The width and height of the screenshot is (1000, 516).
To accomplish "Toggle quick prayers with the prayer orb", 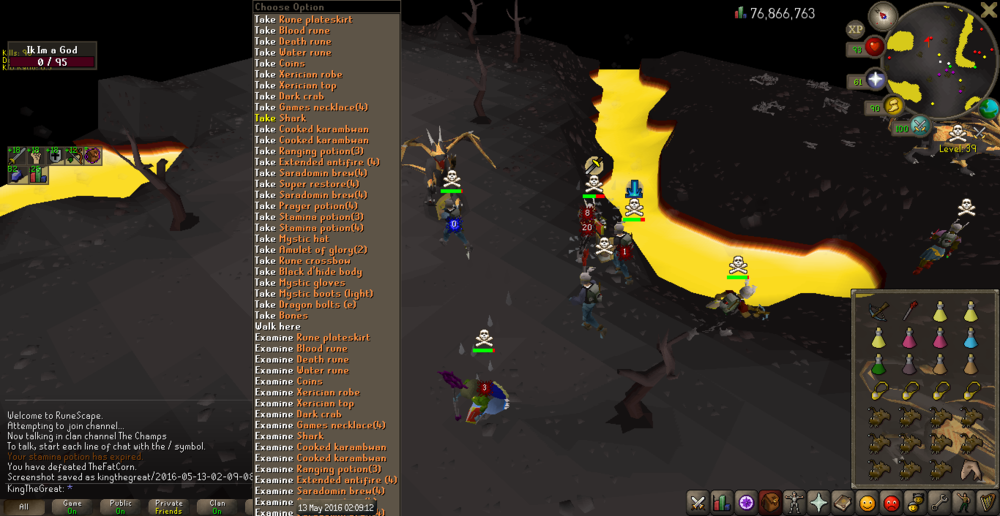I will (x=876, y=80).
